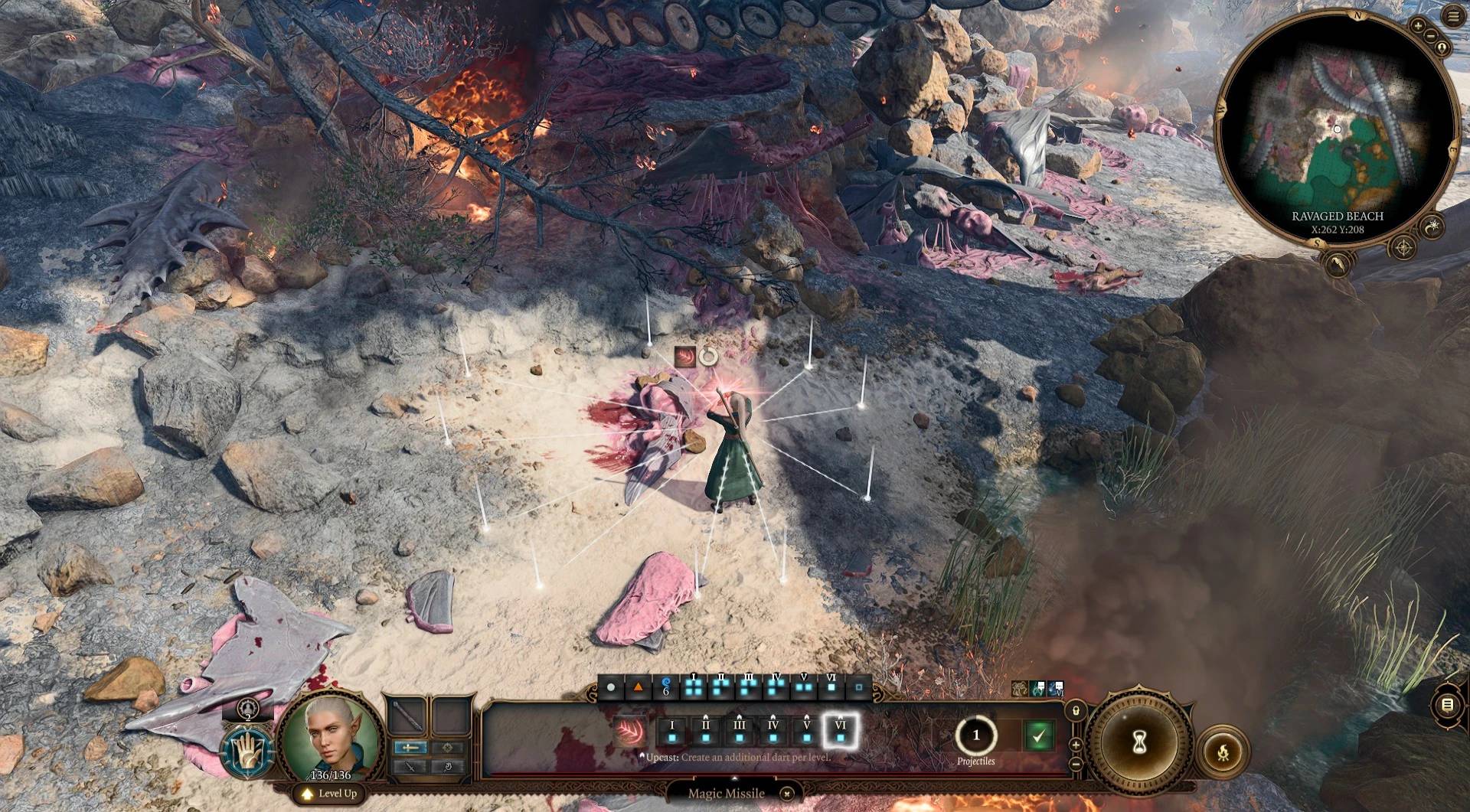The height and width of the screenshot is (812, 1470).
Task: Select spell slot level I for upcast
Action: click(x=672, y=732)
